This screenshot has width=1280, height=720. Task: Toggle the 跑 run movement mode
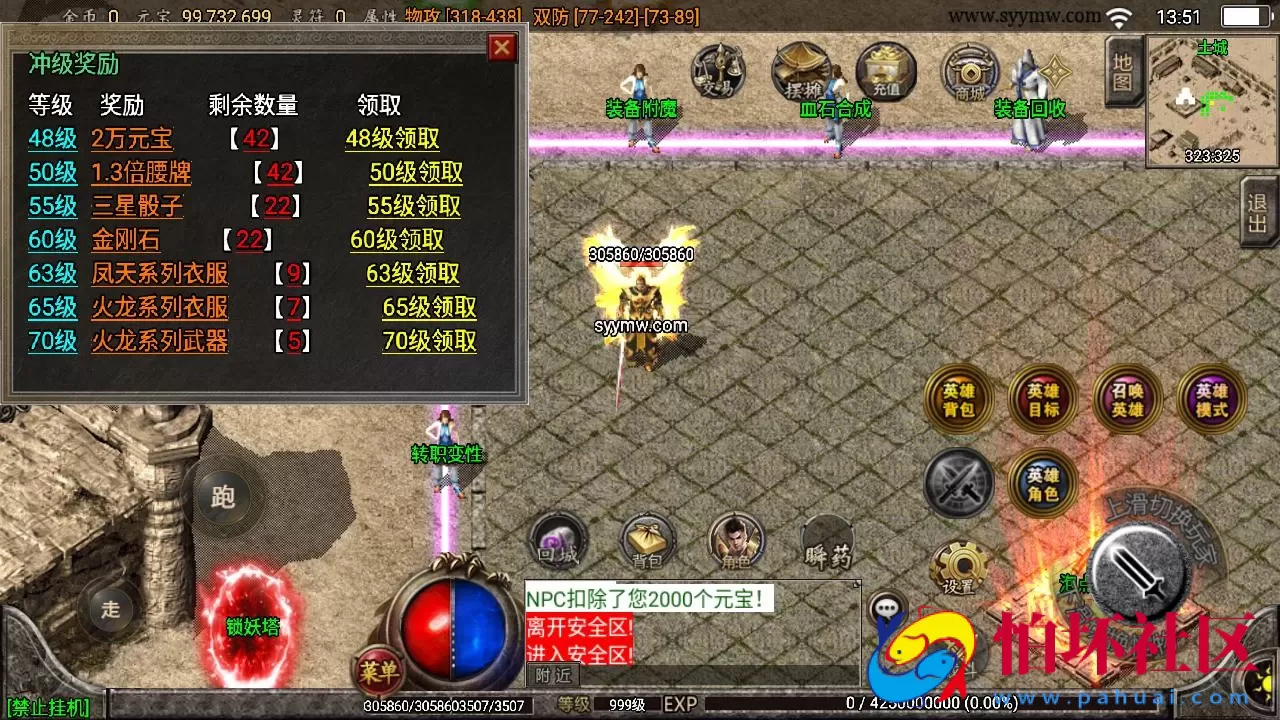pos(222,498)
